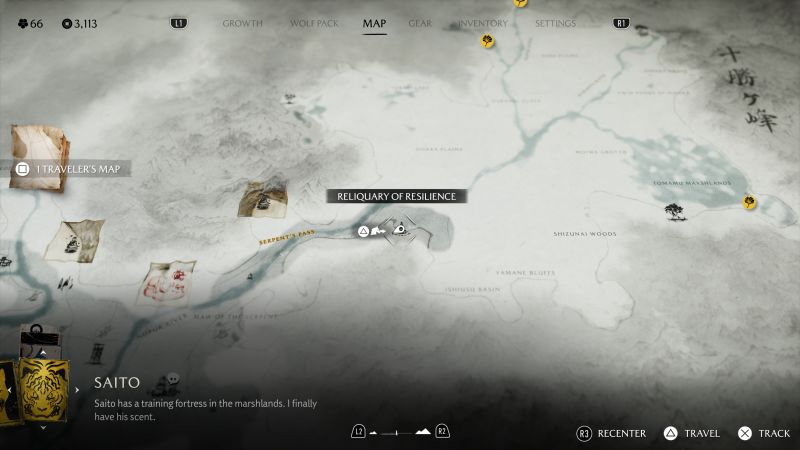
Task: Pick the yellow flower marker near Tomamu Marshlands
Action: (749, 203)
